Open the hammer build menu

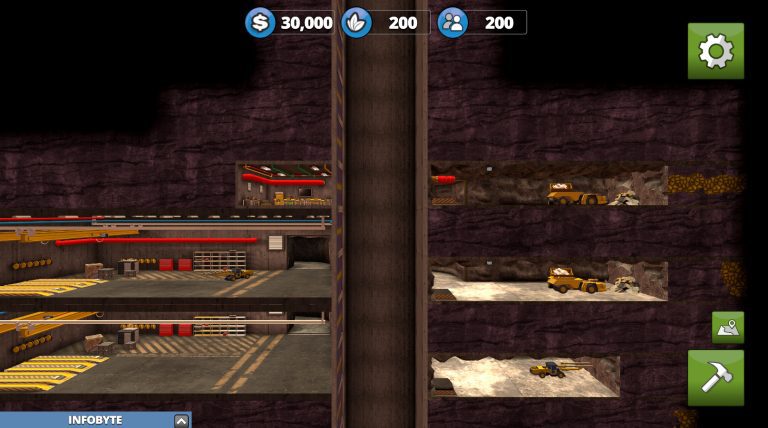coord(715,377)
